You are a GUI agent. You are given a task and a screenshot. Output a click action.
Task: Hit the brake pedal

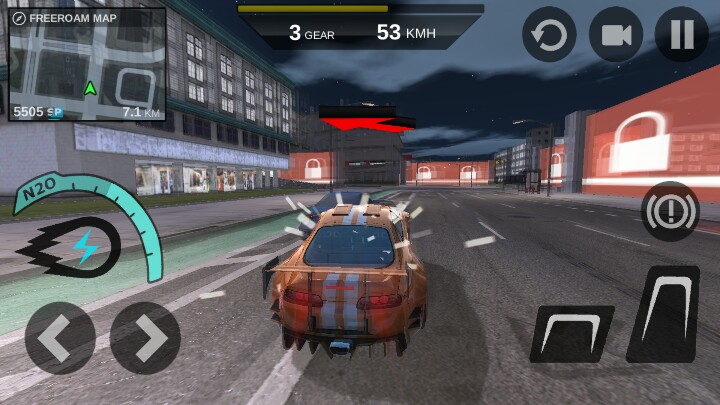pos(571,333)
